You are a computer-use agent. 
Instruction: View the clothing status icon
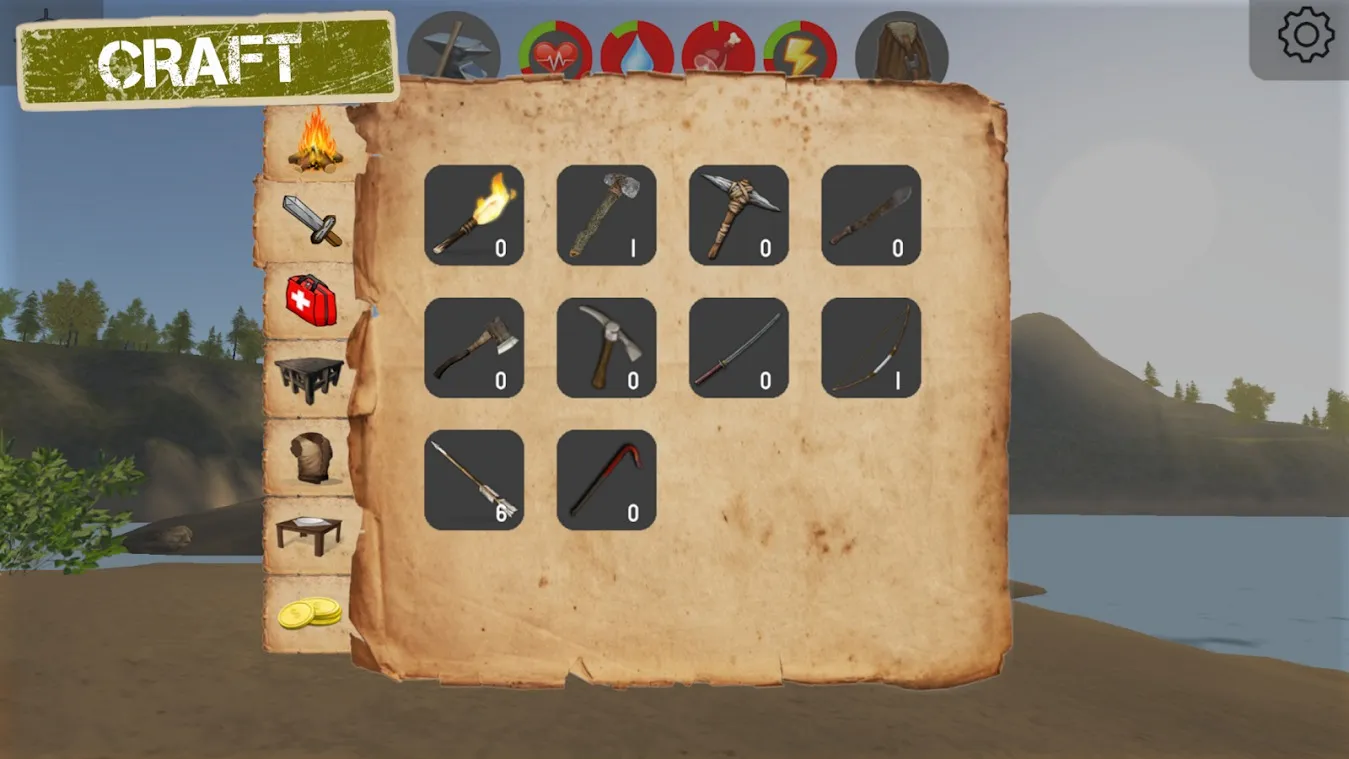click(898, 45)
